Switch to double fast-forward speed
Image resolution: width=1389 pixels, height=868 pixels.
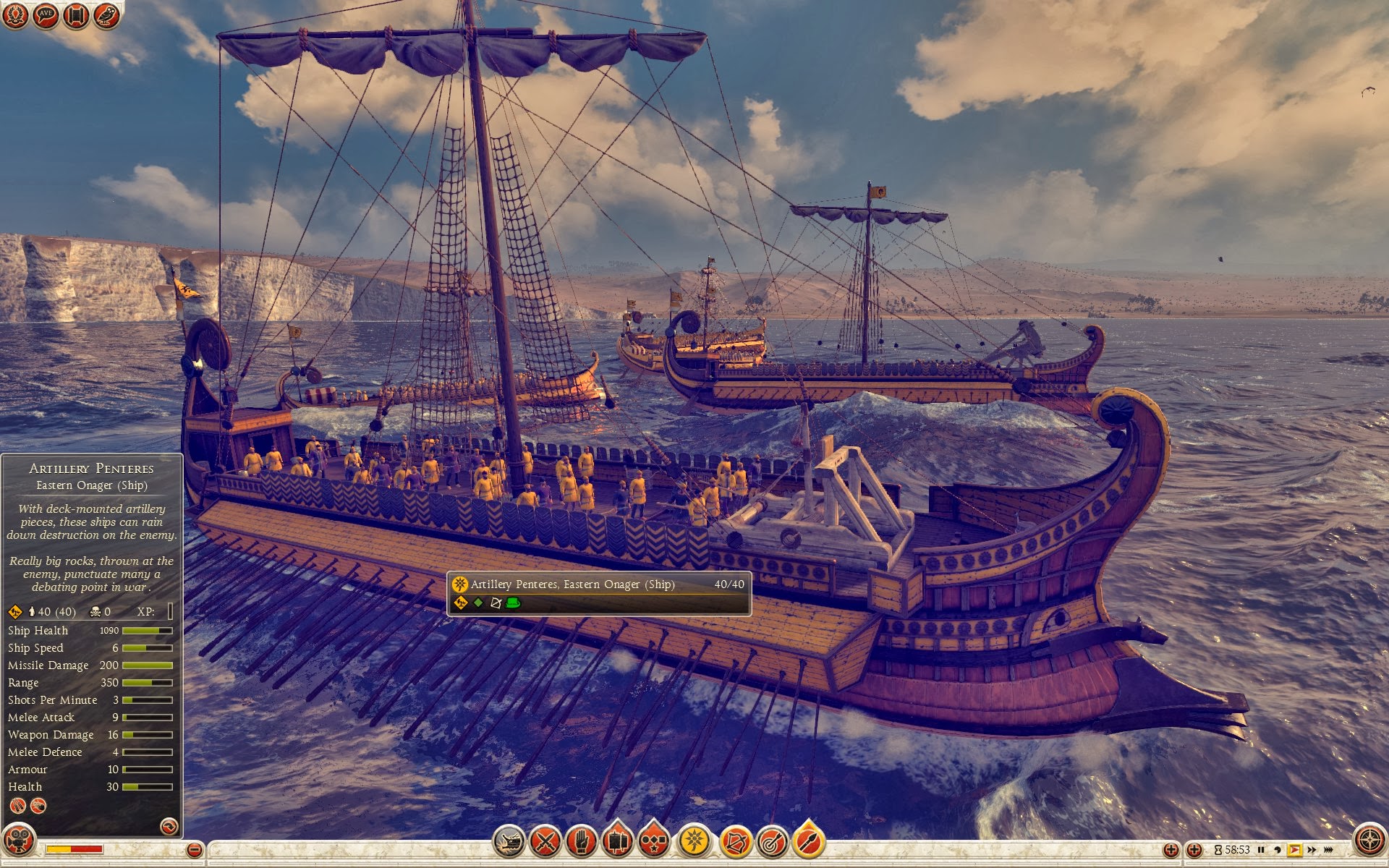[x=1312, y=850]
